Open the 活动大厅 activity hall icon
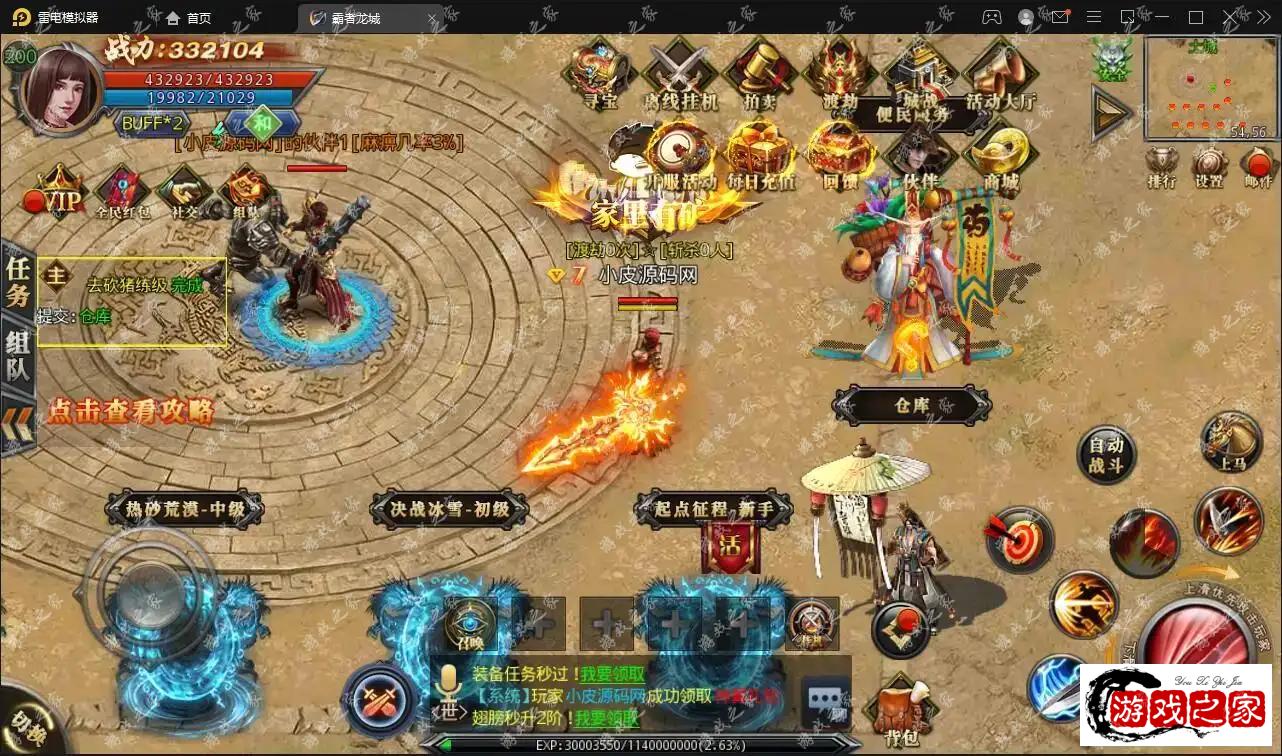The image size is (1282, 756). (x=1000, y=72)
